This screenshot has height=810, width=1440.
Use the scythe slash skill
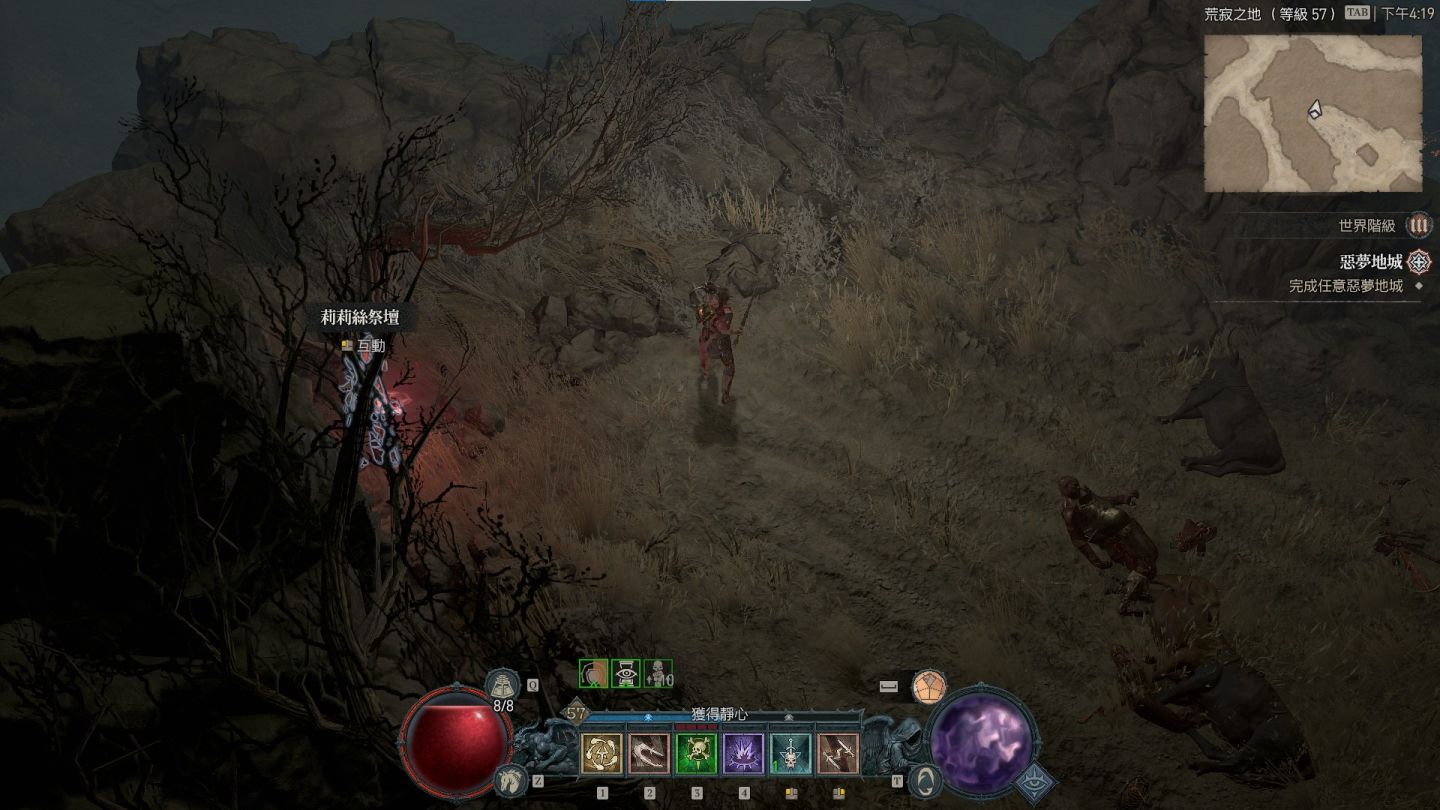coord(649,754)
